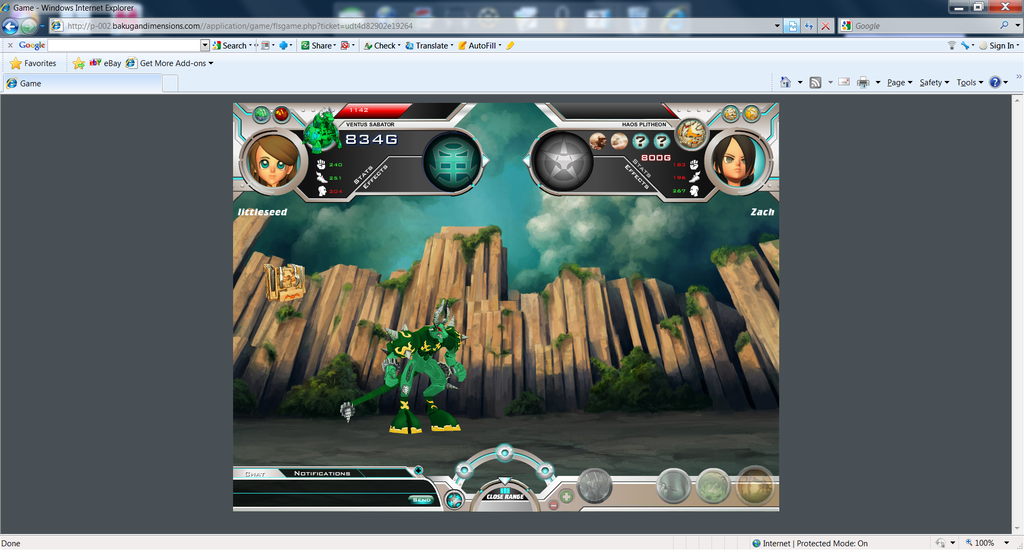The image size is (1024, 550).
Task: Open littleseed's Stats panel
Action: (364, 174)
